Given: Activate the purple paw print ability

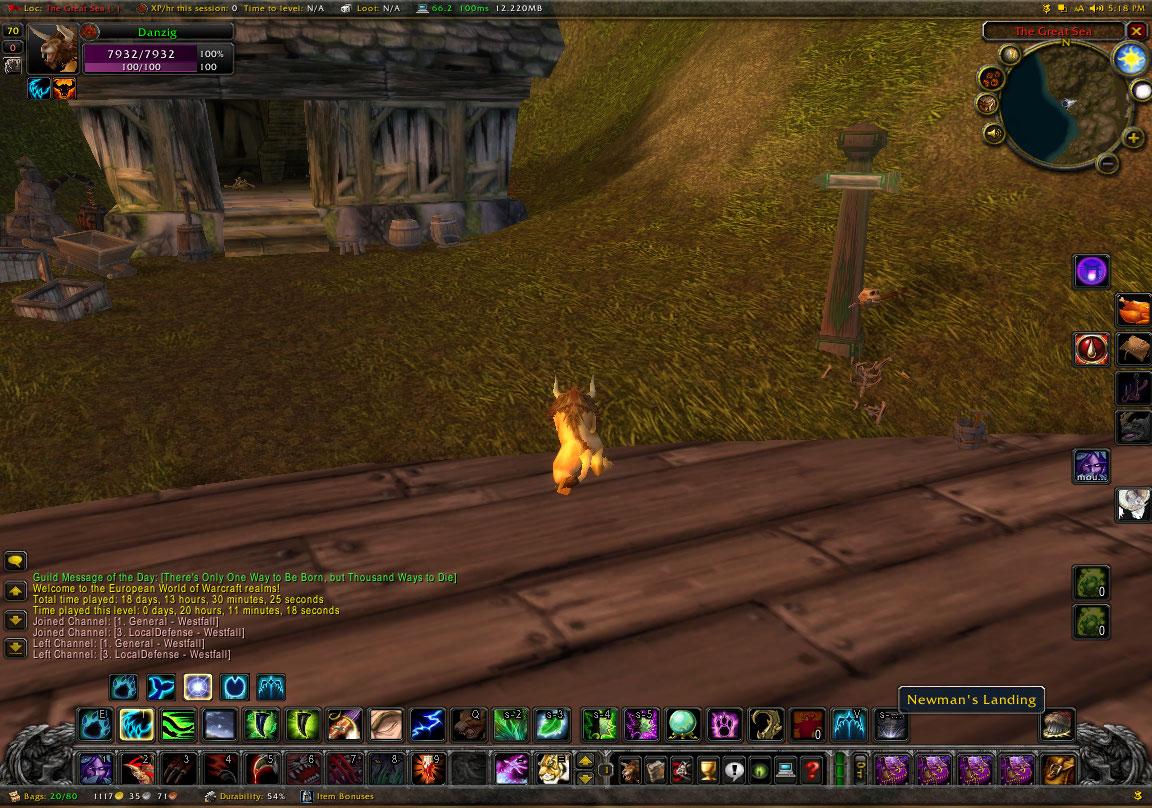Looking at the screenshot, I should (724, 724).
